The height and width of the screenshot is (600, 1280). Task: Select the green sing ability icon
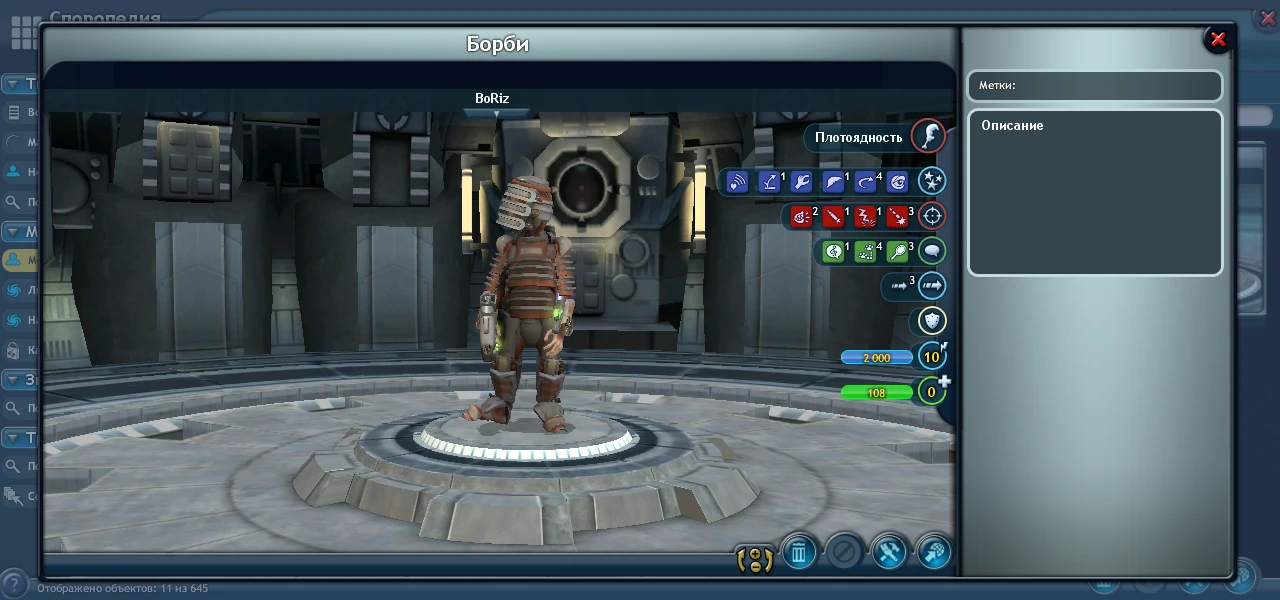coord(833,252)
